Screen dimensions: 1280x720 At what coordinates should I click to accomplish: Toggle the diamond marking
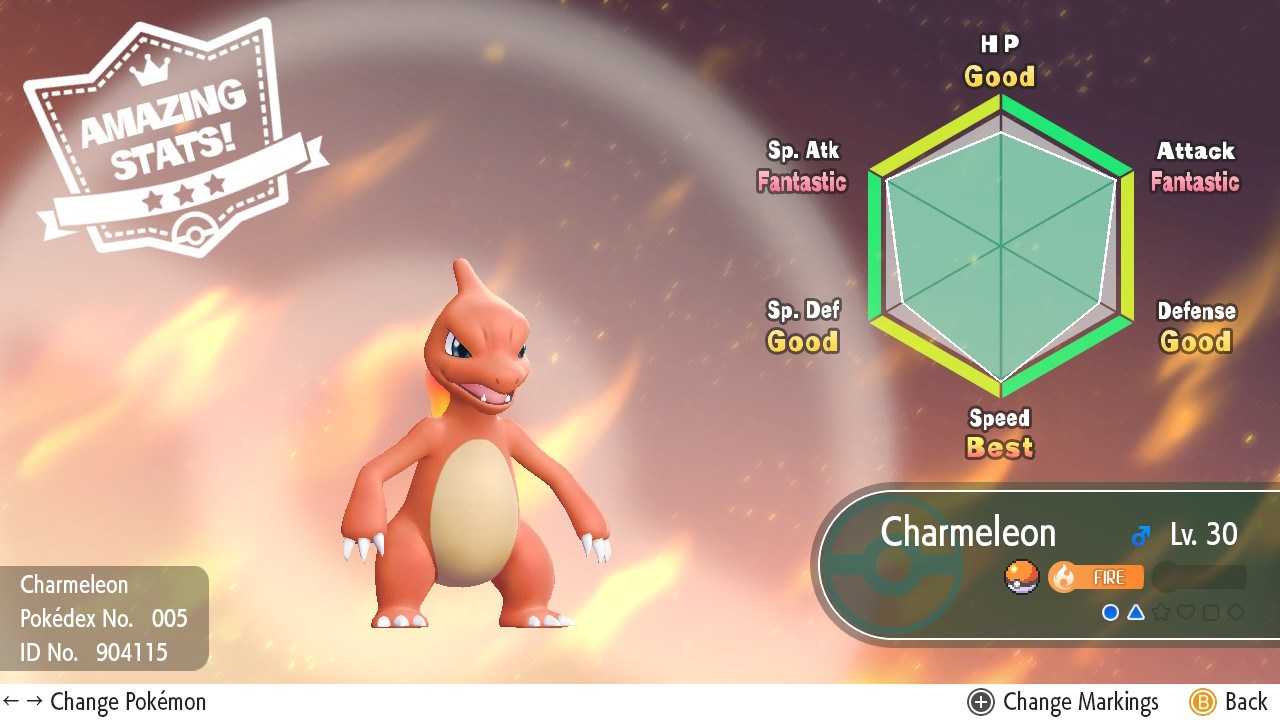point(1236,612)
